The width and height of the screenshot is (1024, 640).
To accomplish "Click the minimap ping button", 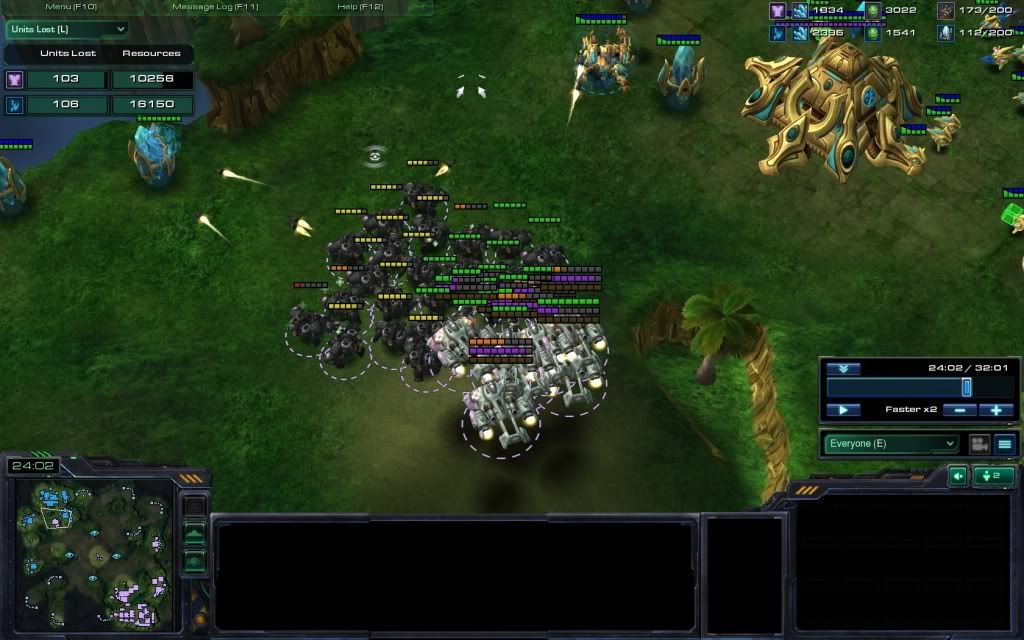I will pyautogui.click(x=195, y=507).
